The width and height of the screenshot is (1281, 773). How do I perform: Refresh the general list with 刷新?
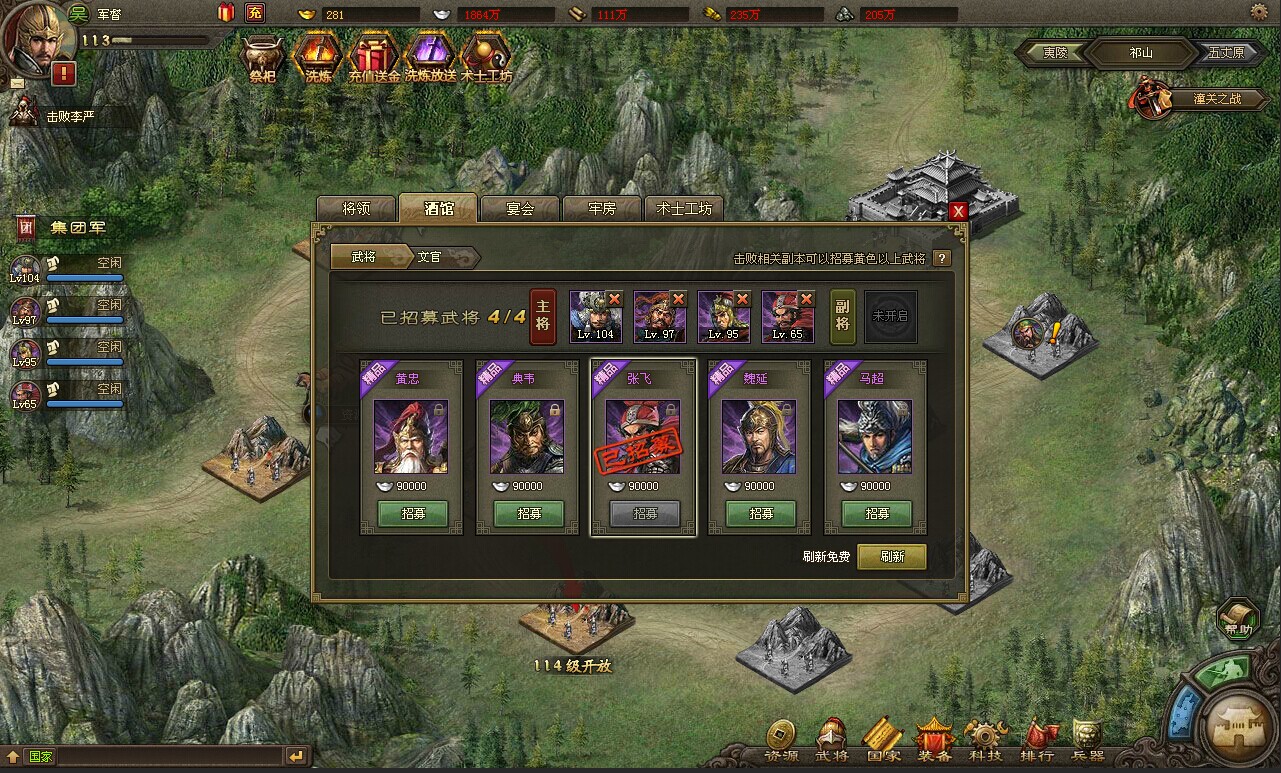pos(892,556)
